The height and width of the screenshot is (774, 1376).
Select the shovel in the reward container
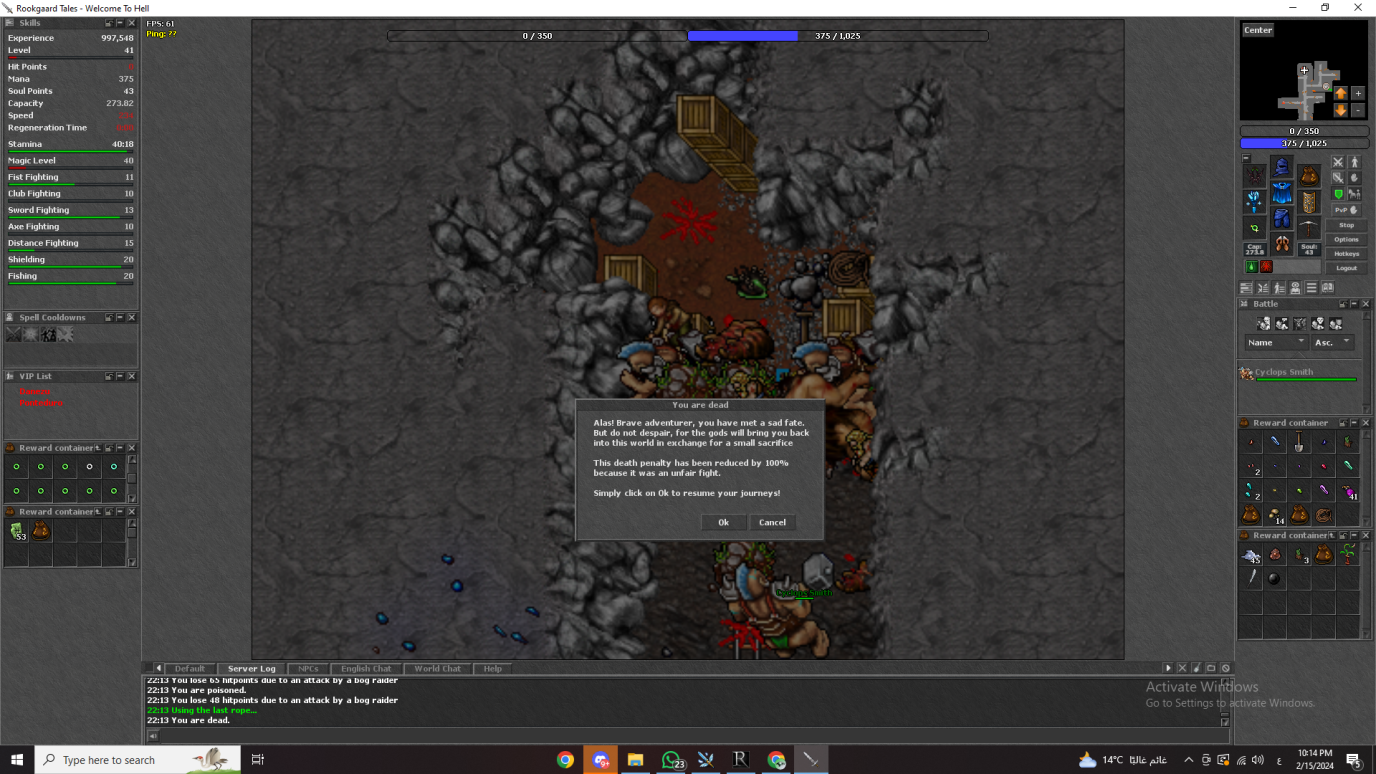[x=1299, y=442]
